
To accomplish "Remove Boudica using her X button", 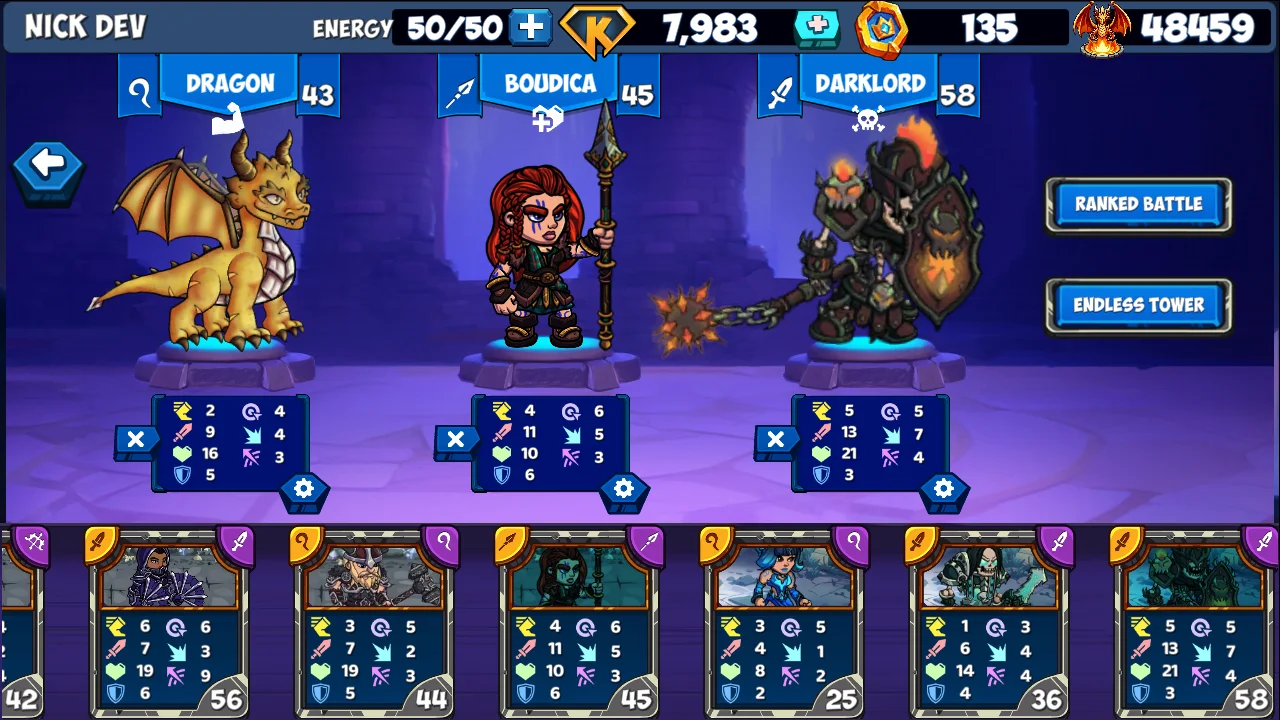I will [x=456, y=439].
